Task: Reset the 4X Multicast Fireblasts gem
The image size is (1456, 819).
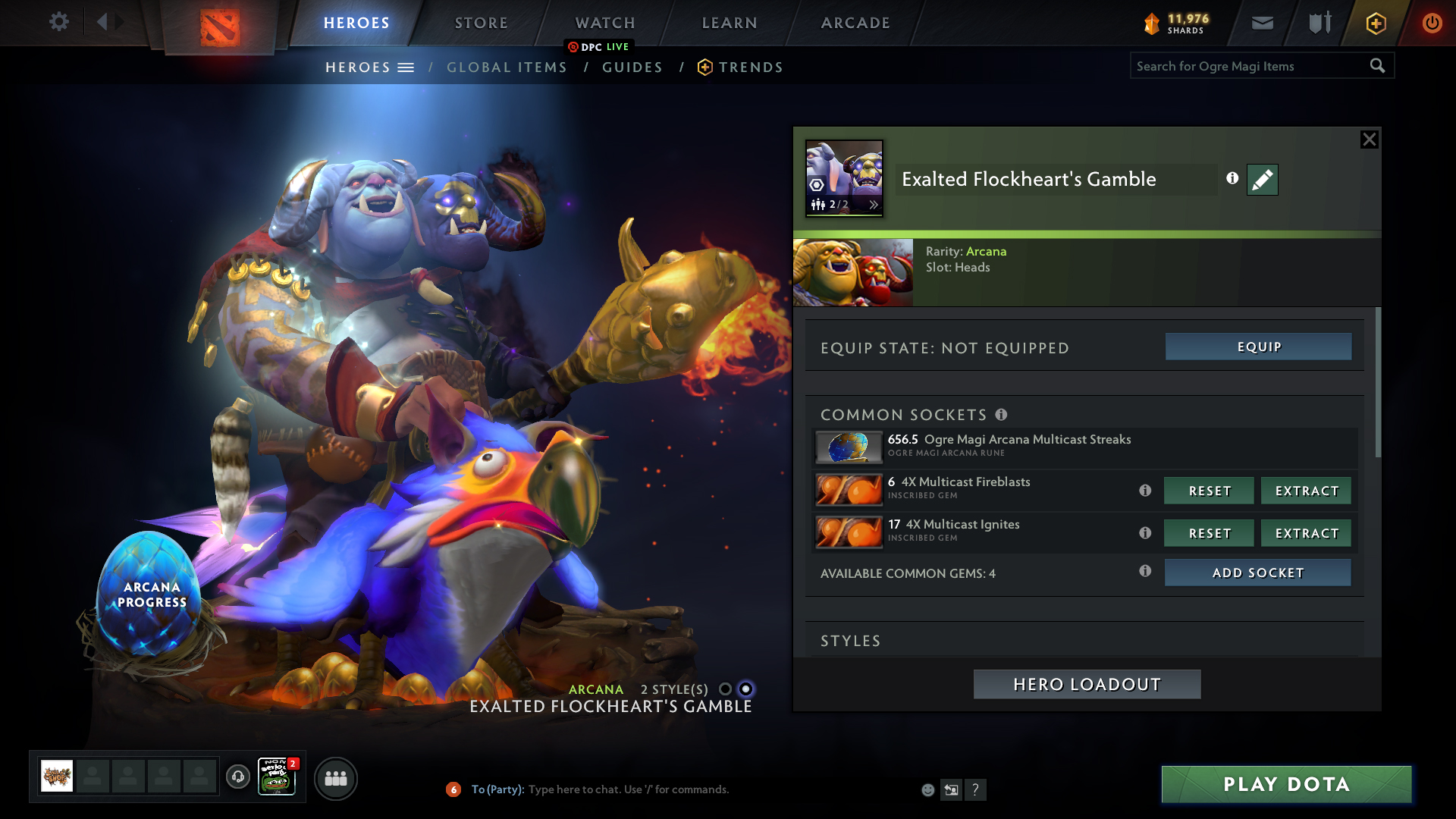Action: click(x=1209, y=491)
